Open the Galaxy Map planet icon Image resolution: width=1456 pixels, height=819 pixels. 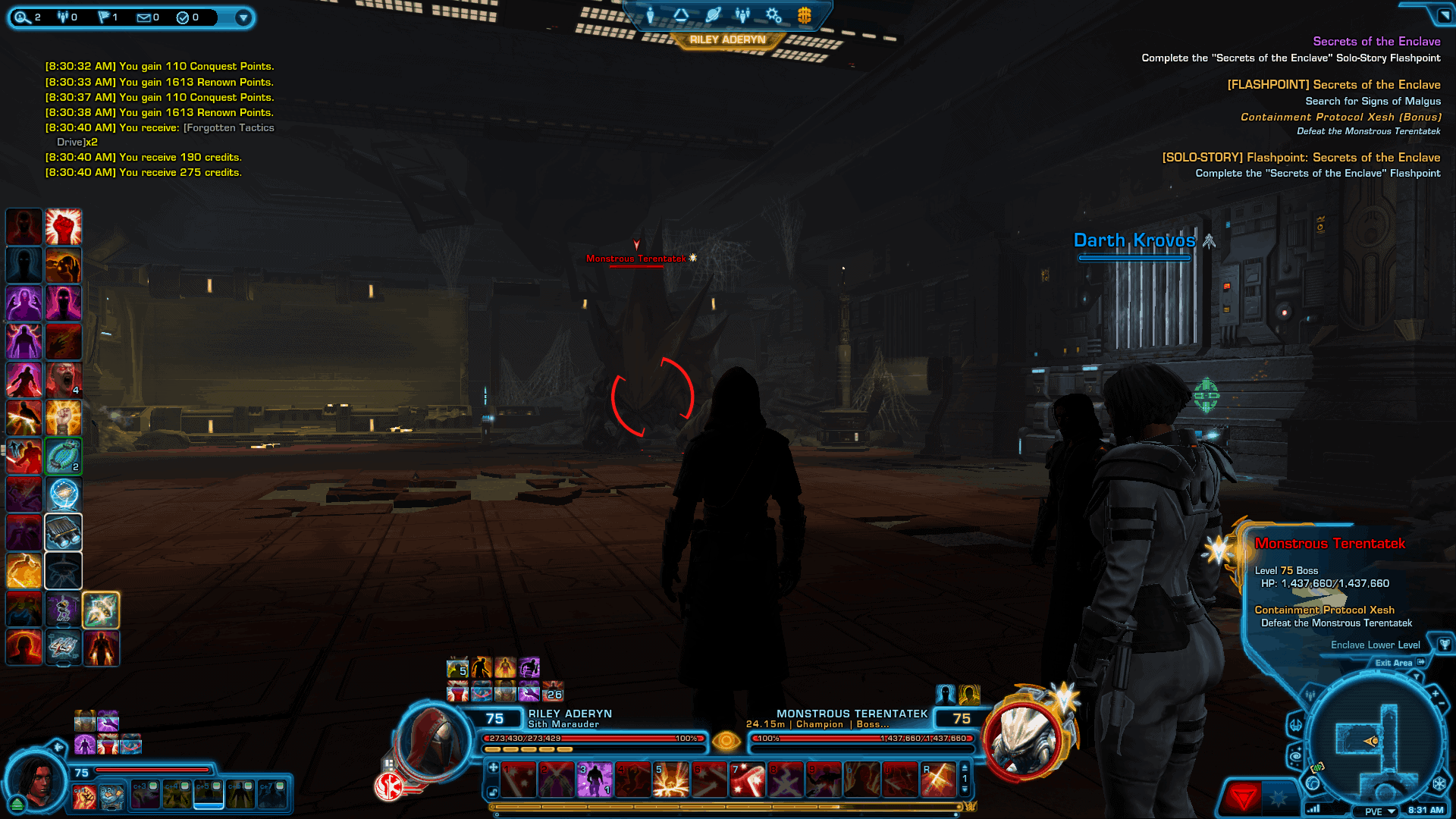pyautogui.click(x=713, y=14)
